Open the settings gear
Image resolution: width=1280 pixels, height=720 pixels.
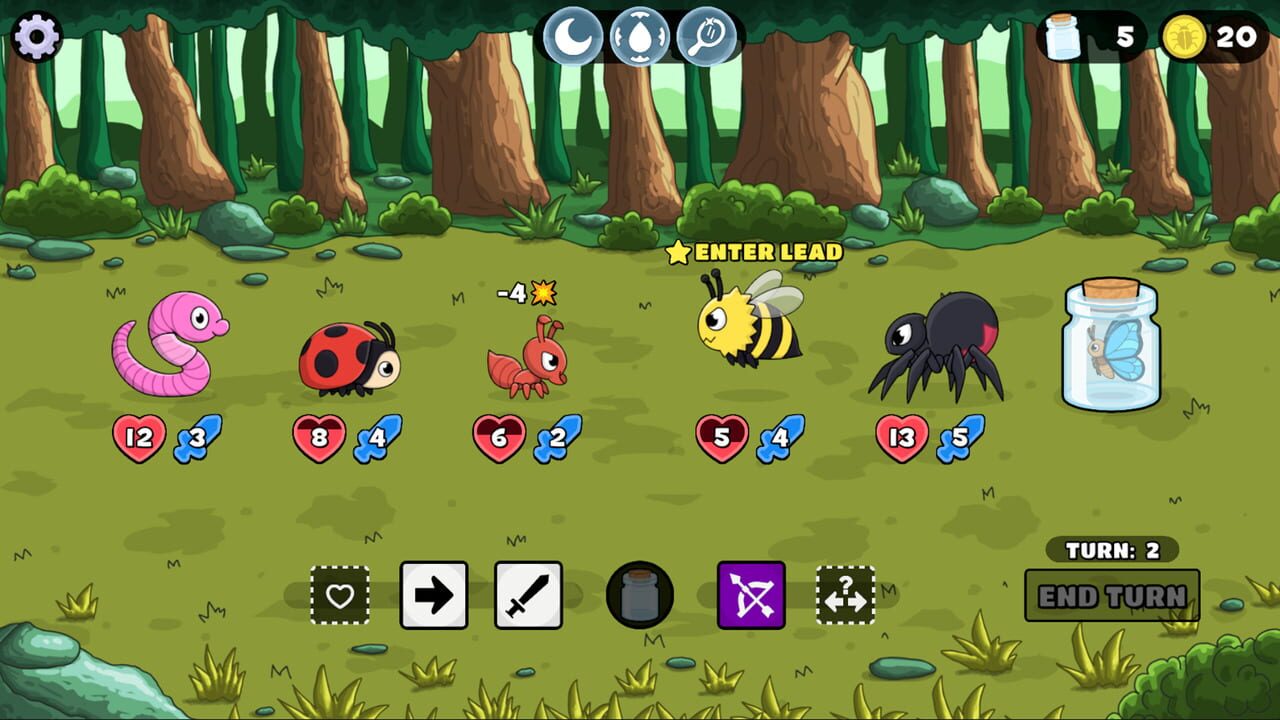tap(37, 35)
